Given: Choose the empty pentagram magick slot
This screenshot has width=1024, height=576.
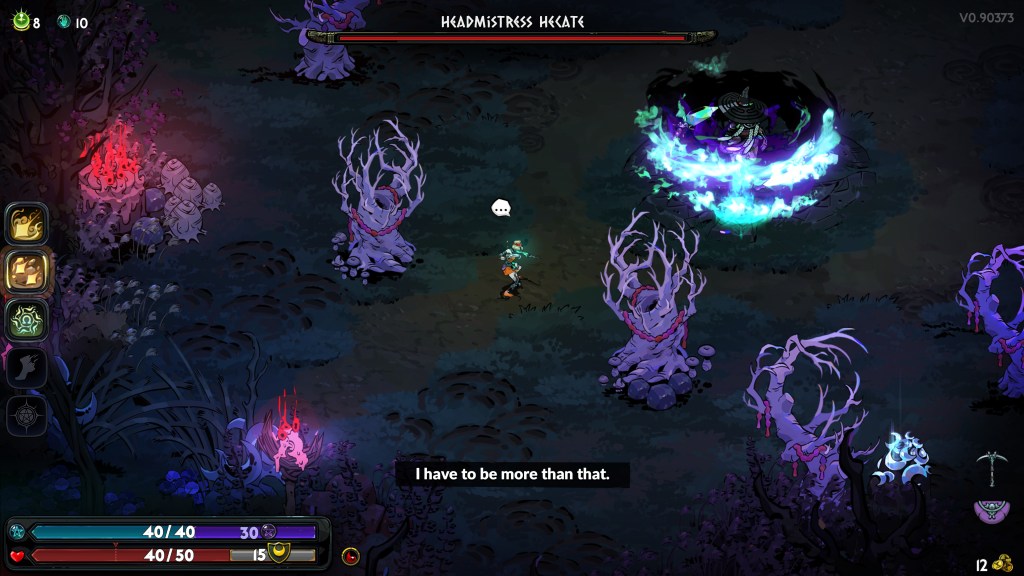Looking at the screenshot, I should [x=27, y=415].
